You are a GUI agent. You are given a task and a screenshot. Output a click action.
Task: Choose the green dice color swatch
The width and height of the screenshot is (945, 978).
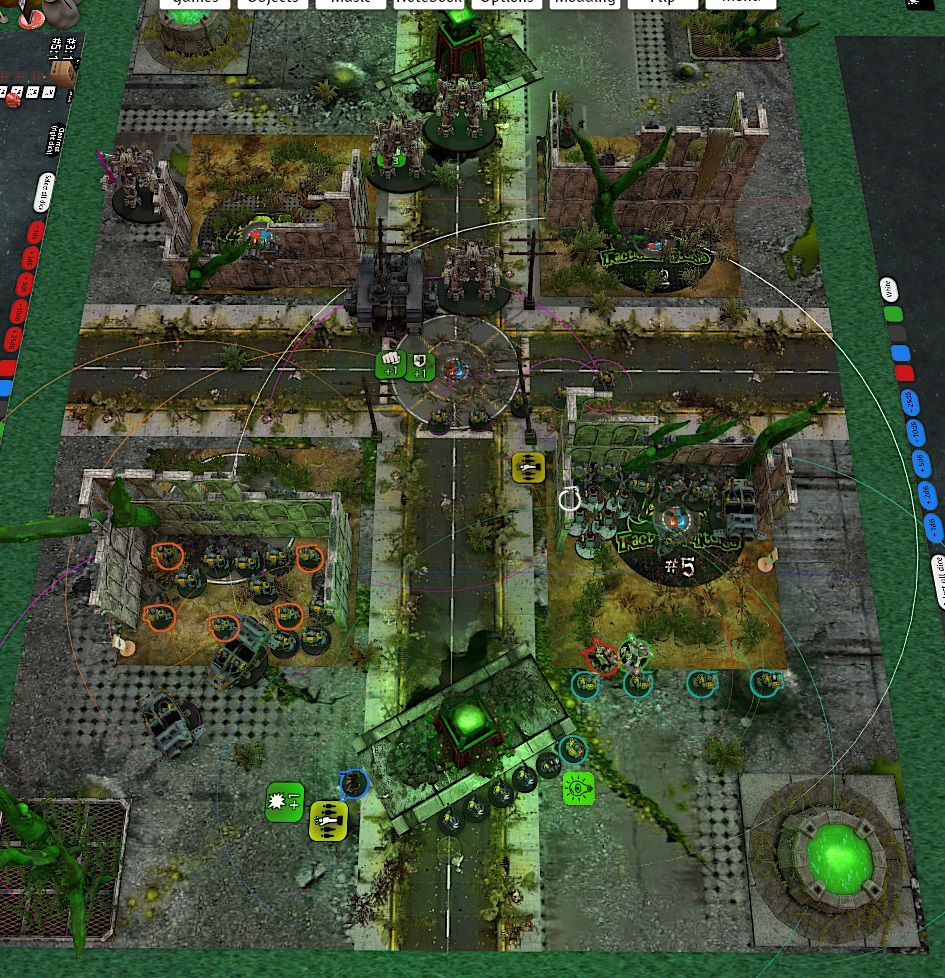(x=893, y=313)
